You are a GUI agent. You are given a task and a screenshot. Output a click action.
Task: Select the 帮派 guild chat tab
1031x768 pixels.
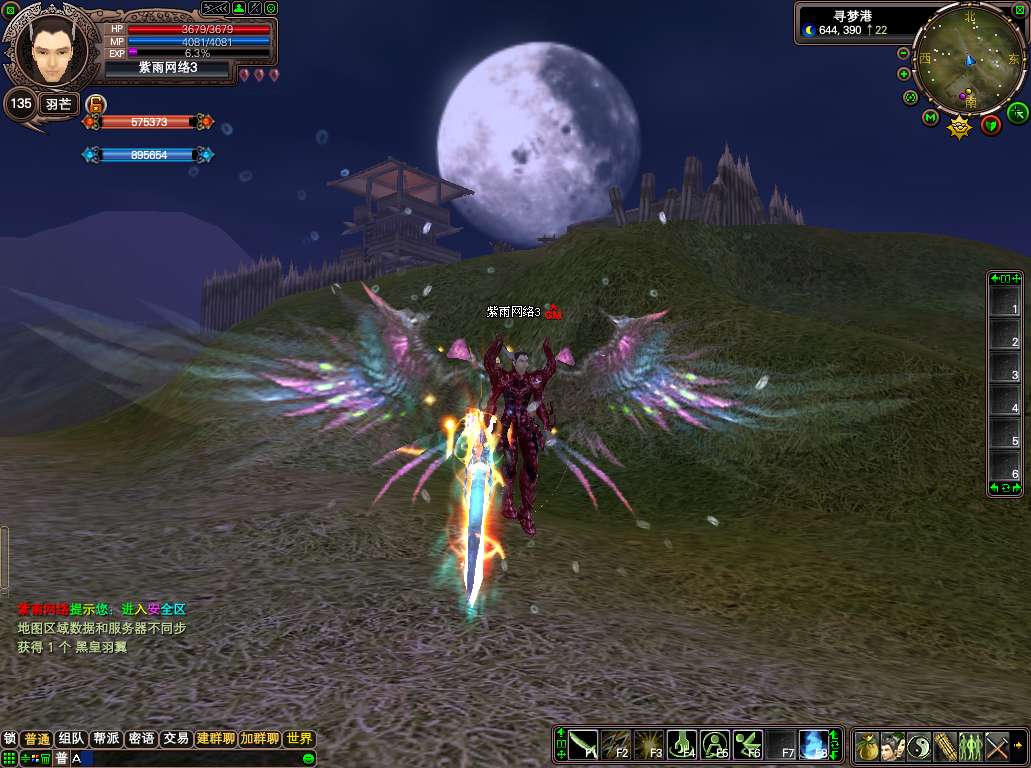(x=106, y=739)
